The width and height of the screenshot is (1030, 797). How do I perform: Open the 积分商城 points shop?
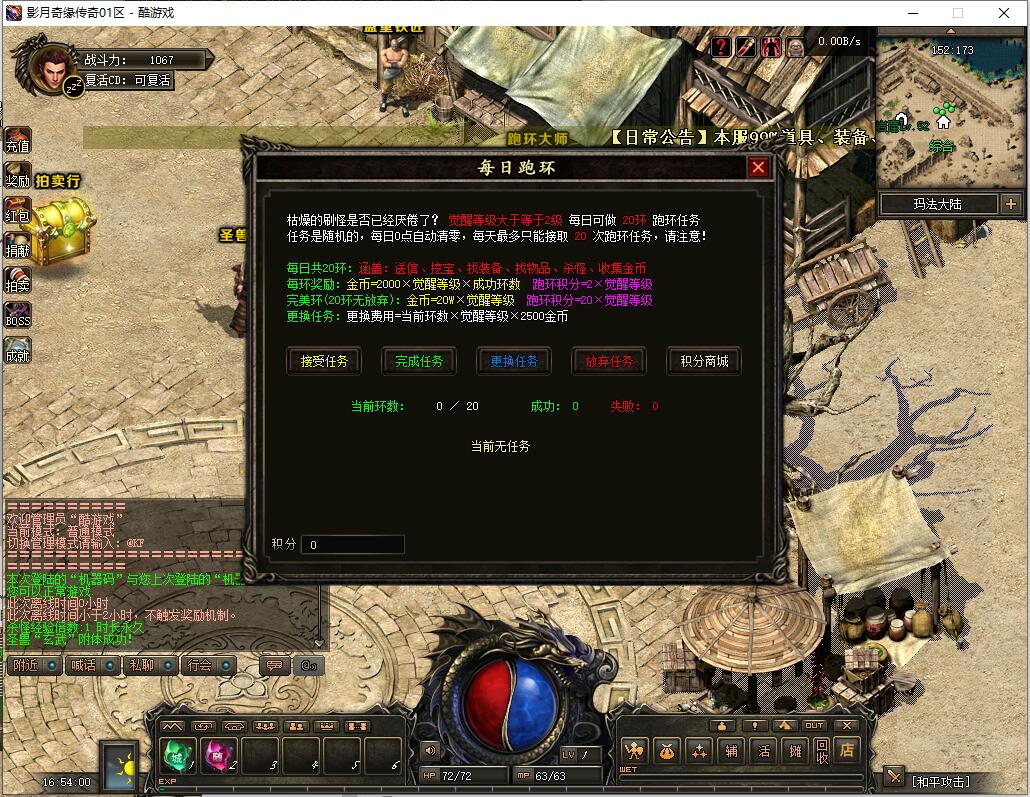point(704,361)
